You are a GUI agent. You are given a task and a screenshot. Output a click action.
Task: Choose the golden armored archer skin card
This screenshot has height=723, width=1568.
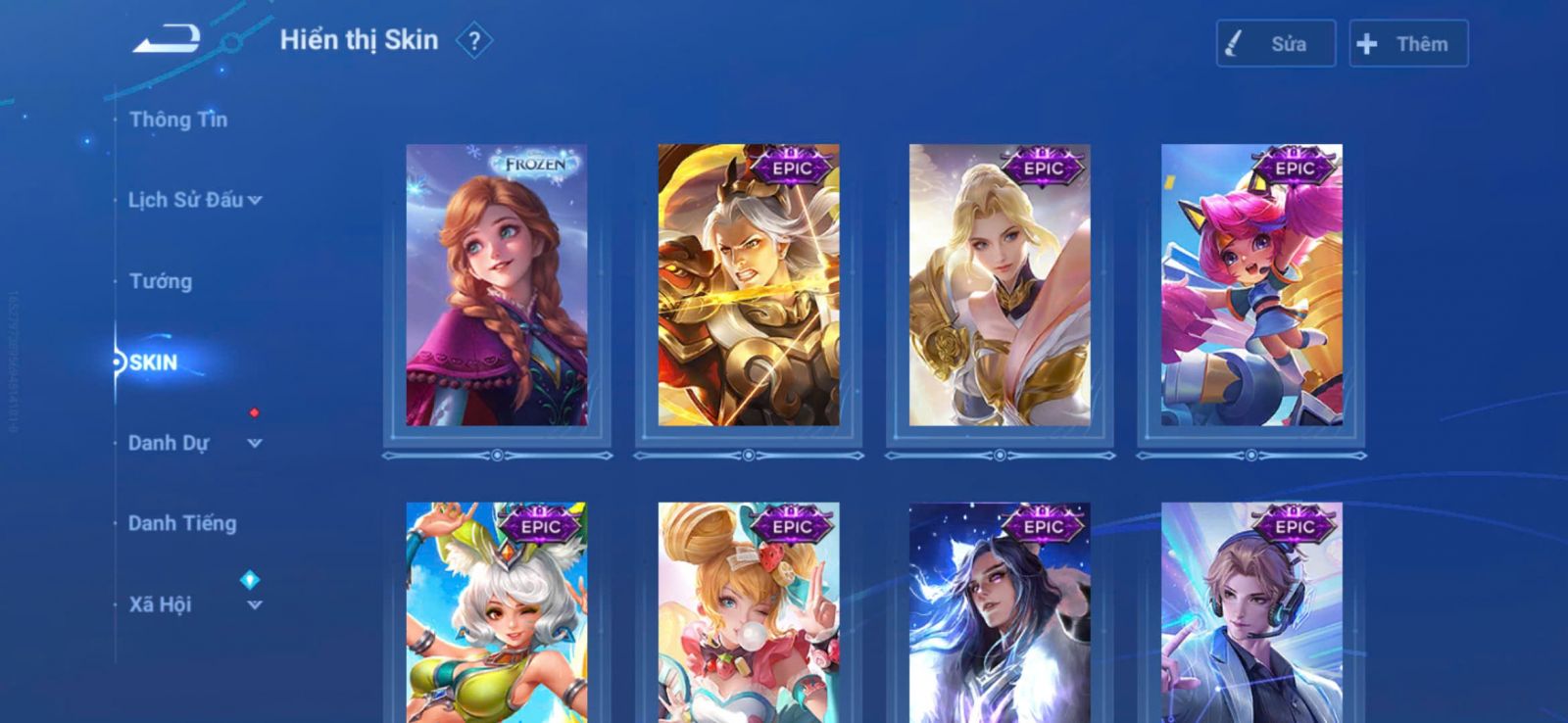pyautogui.click(x=749, y=285)
